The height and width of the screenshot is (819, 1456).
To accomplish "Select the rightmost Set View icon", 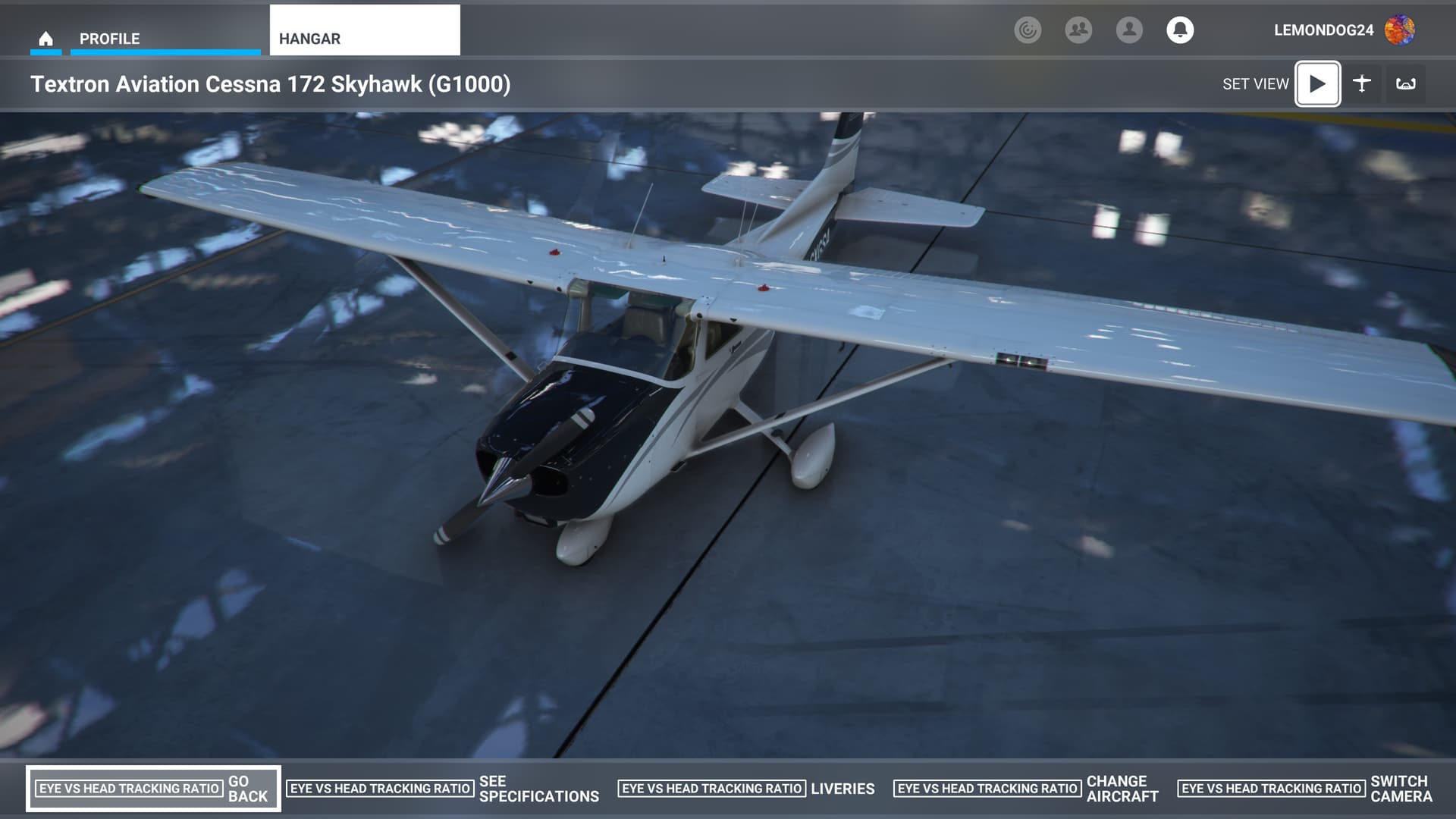I will pos(1406,84).
